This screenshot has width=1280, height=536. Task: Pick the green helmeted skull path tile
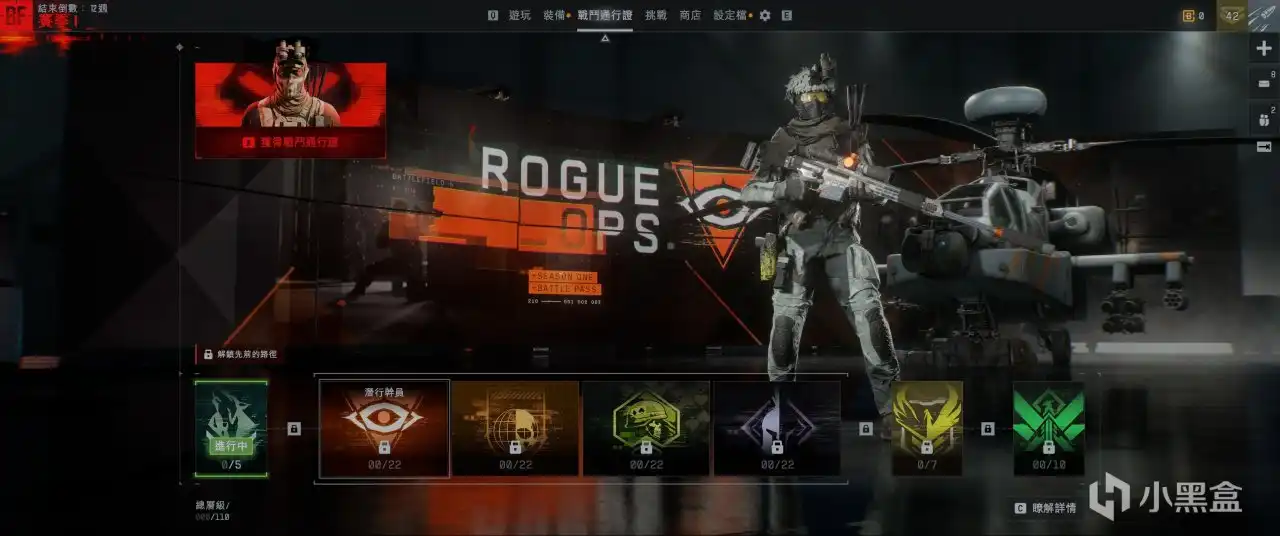(646, 428)
